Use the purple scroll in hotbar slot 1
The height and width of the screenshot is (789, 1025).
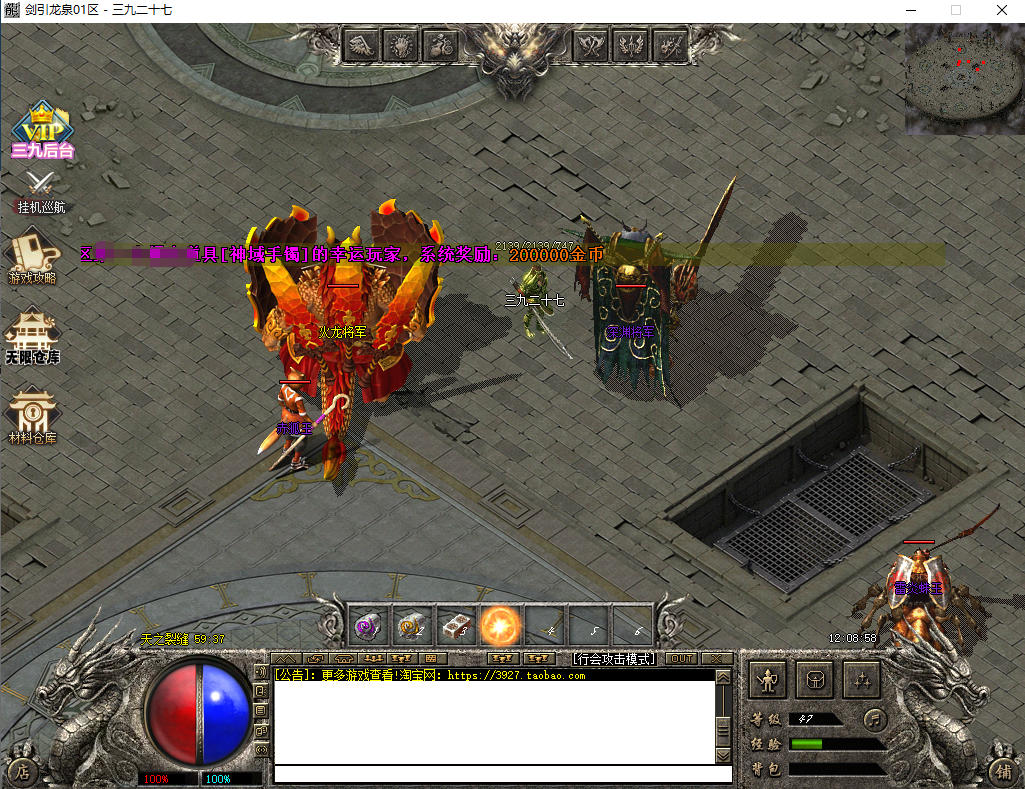pyautogui.click(x=367, y=625)
